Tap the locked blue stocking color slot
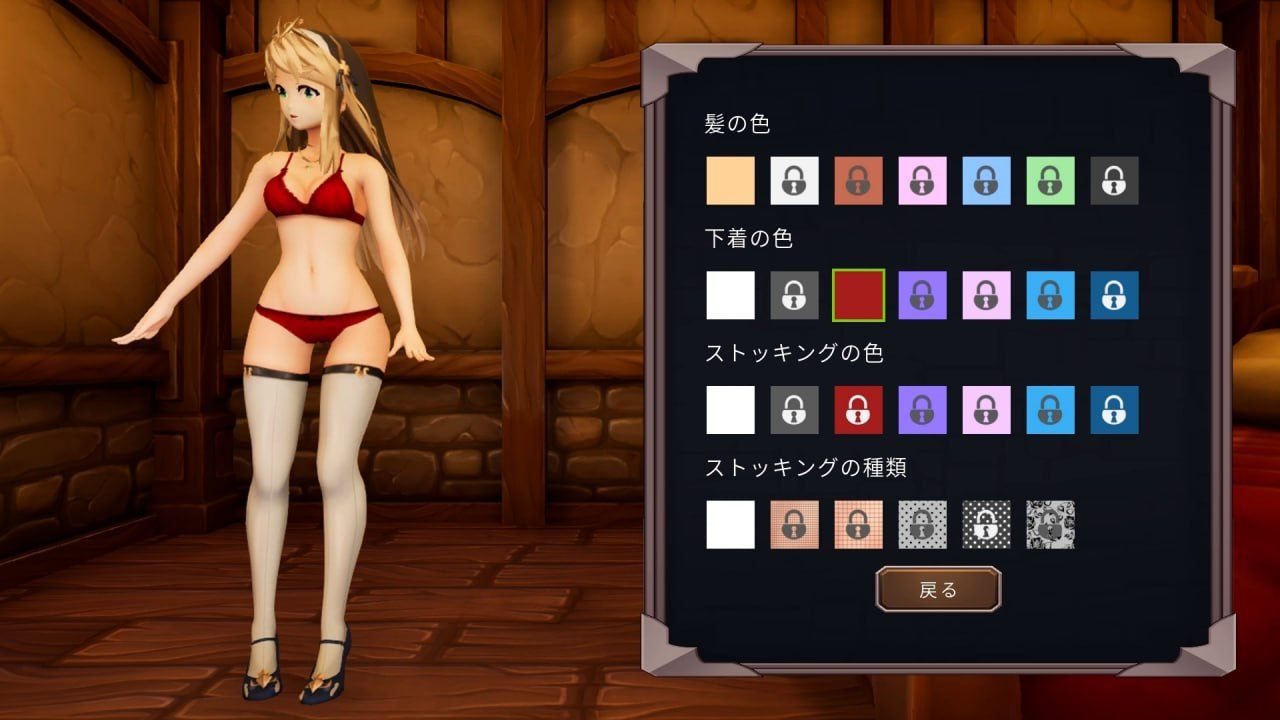This screenshot has width=1280, height=720. point(1113,410)
